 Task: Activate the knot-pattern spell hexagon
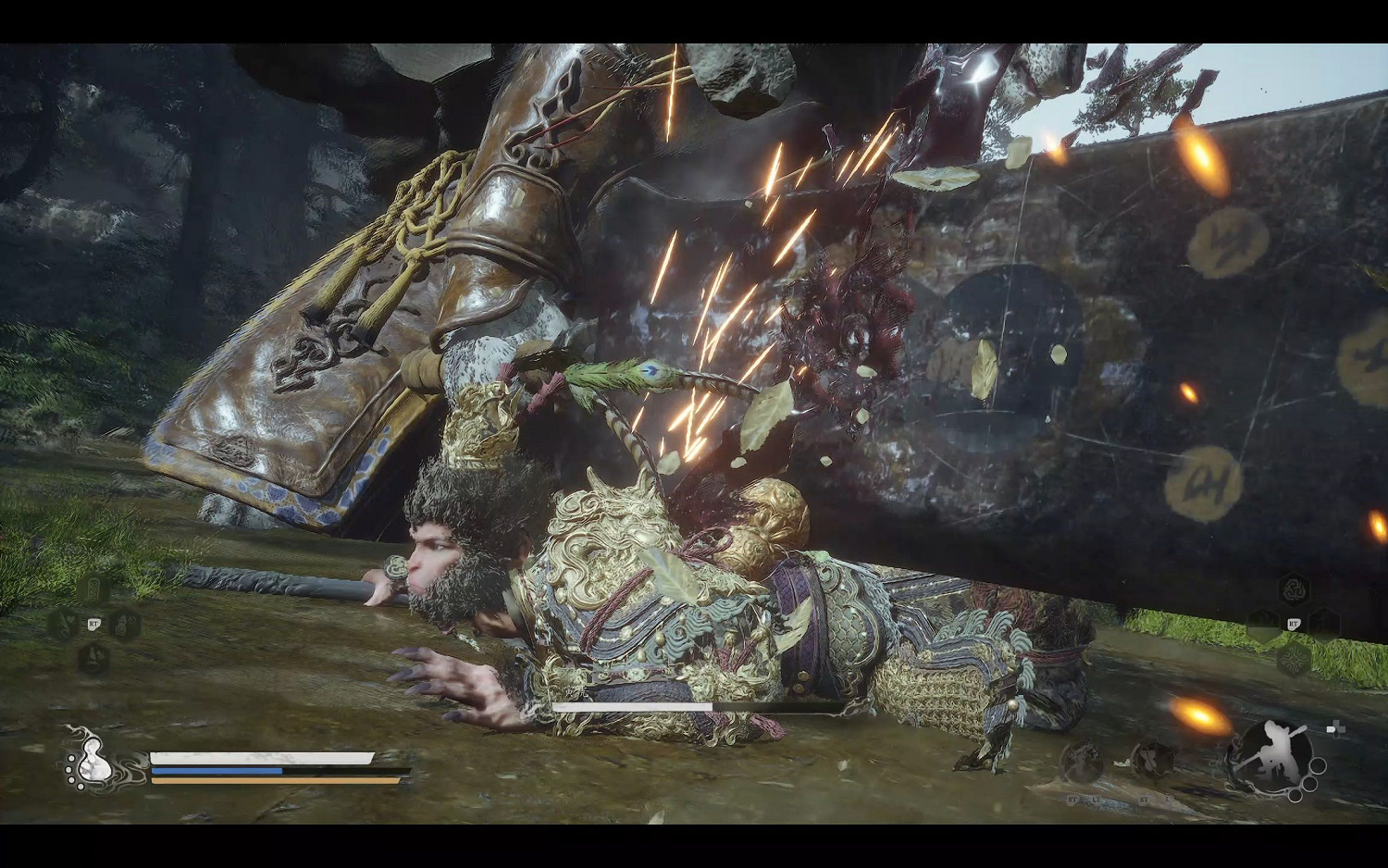[x=1294, y=659]
